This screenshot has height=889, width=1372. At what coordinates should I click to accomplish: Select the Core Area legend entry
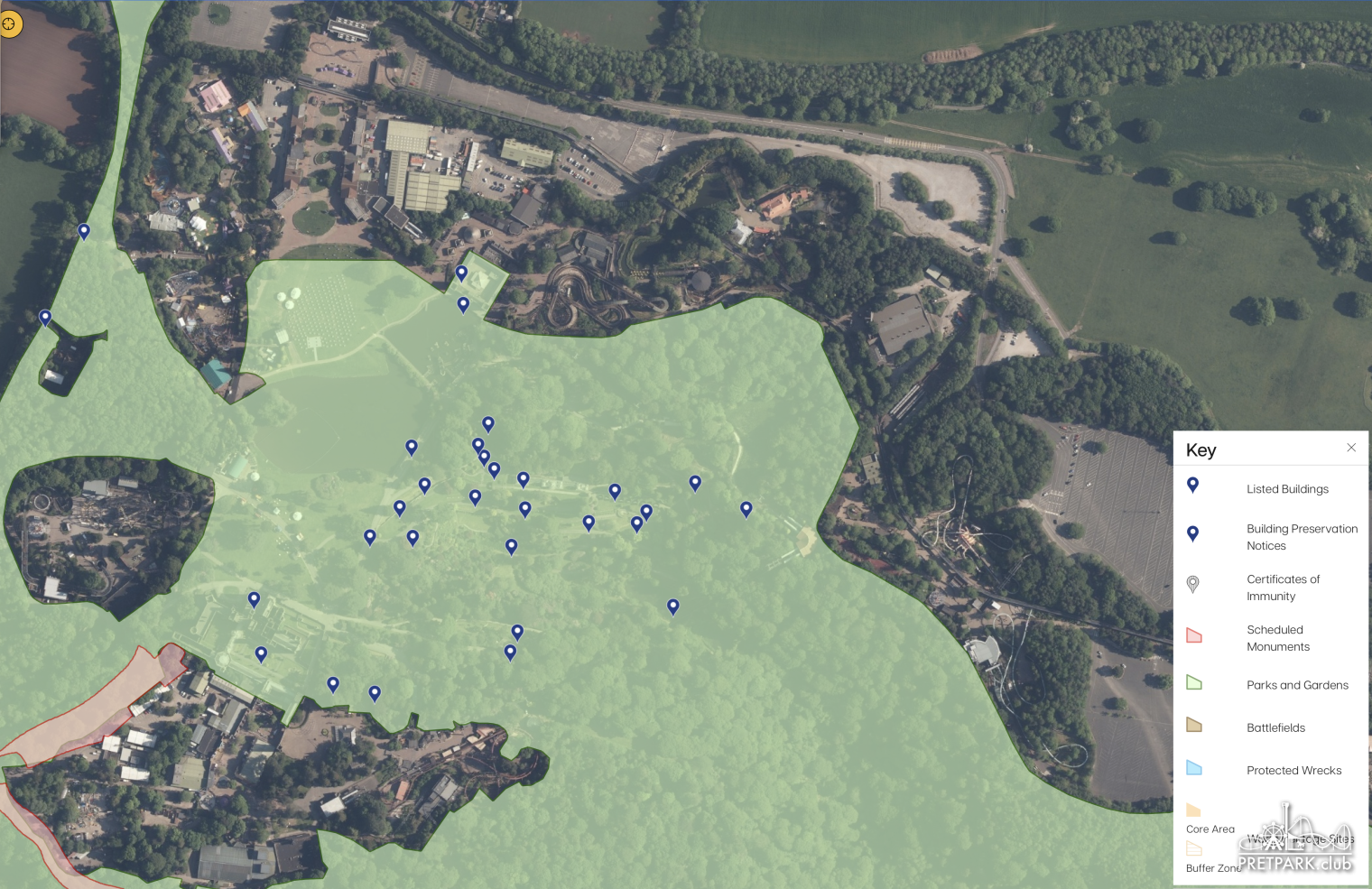[x=1210, y=829]
